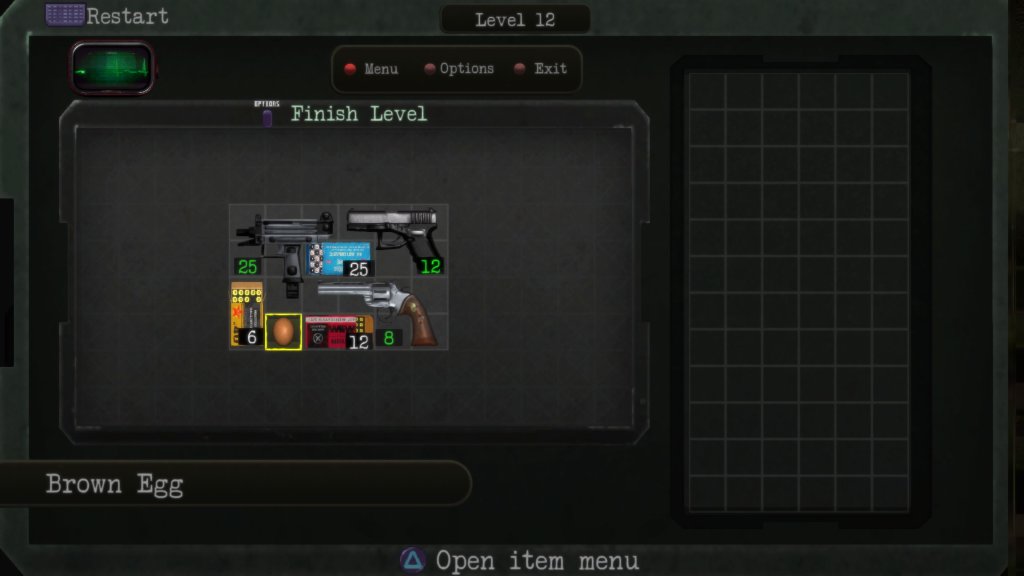Screen dimensions: 1024x576
Task: Select the blue ammo box
Action: click(340, 256)
